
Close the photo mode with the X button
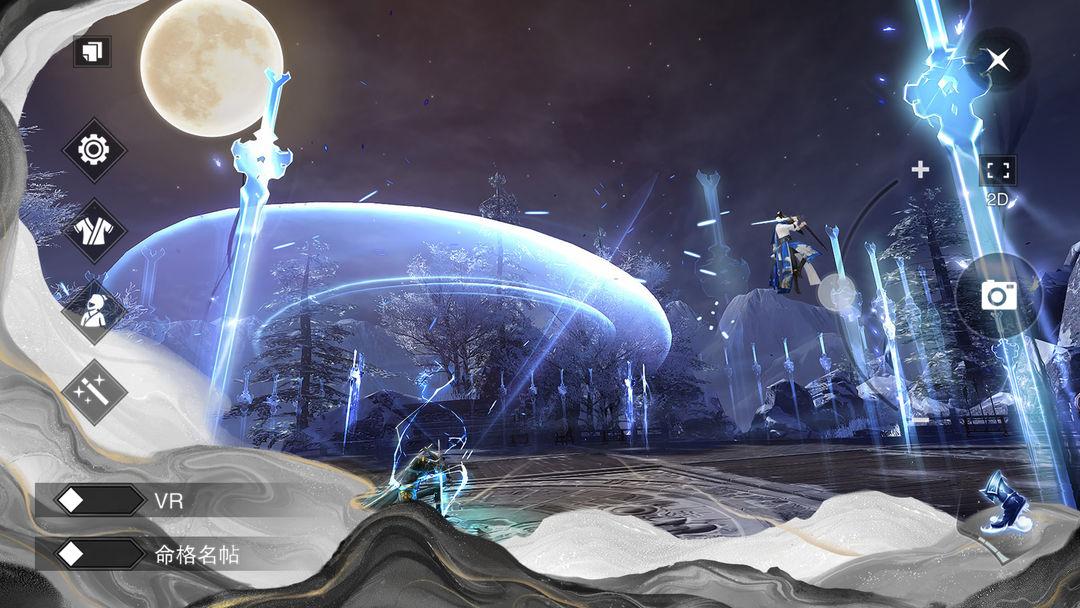(x=997, y=60)
